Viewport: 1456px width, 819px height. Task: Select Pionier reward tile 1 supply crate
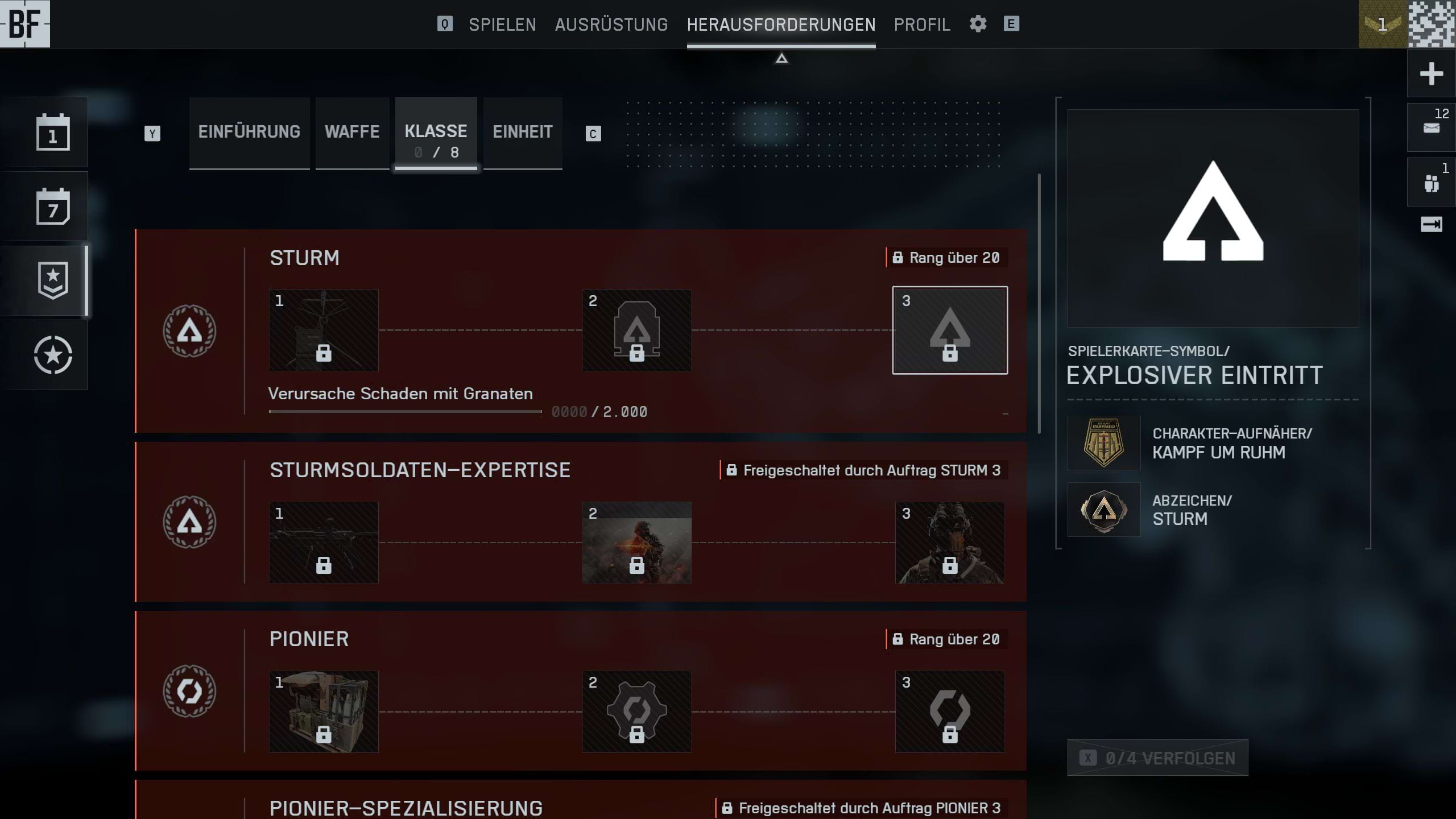(x=324, y=711)
